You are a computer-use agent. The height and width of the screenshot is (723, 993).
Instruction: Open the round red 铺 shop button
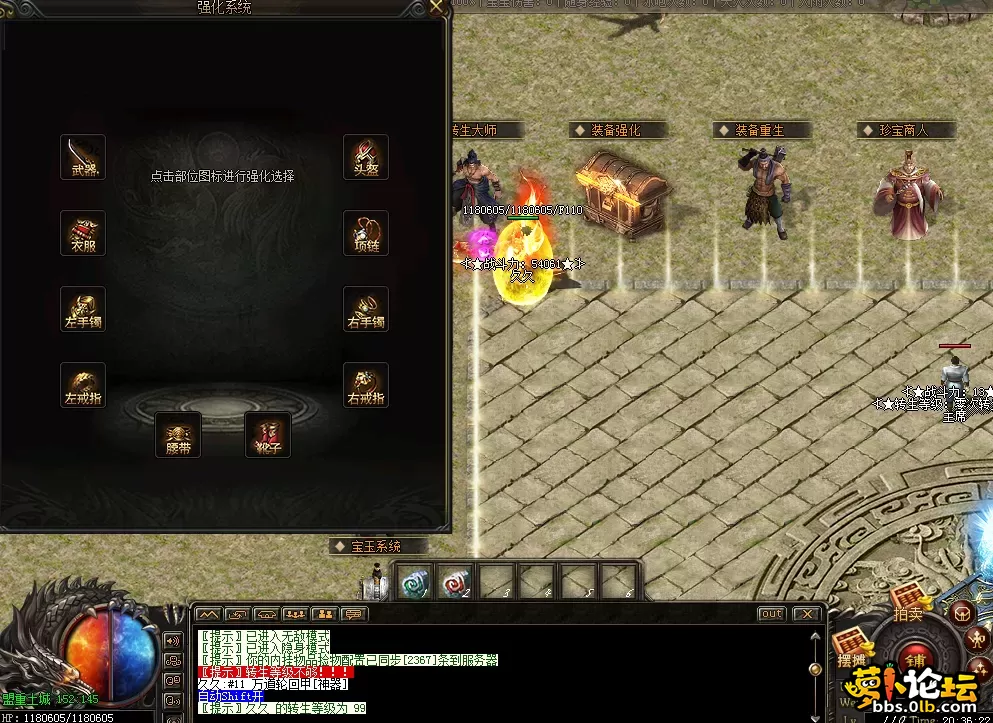(915, 660)
